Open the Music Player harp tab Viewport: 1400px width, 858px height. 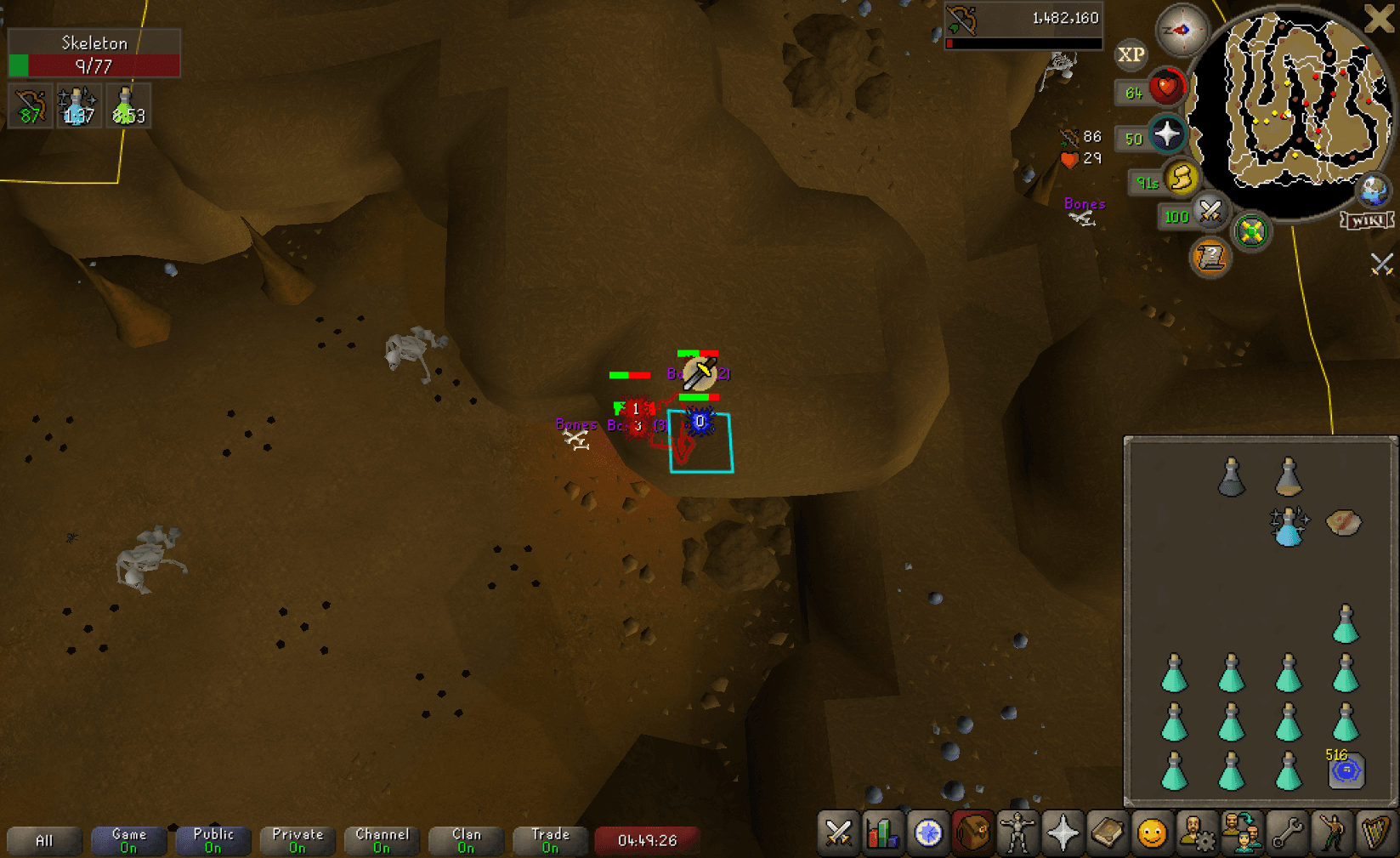[1376, 833]
